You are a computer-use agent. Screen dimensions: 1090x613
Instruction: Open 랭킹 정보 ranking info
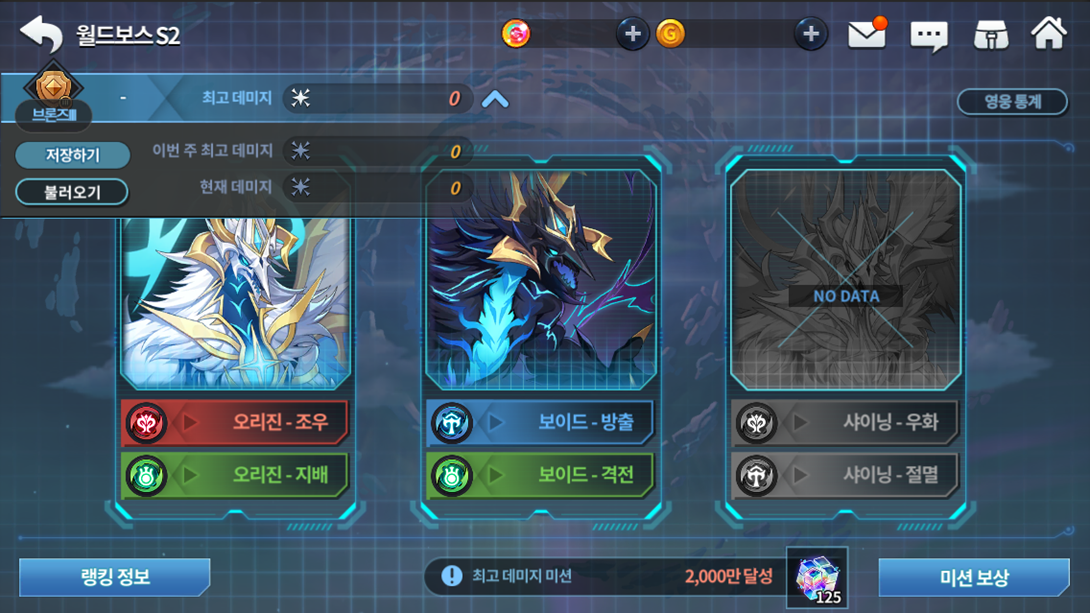(114, 577)
